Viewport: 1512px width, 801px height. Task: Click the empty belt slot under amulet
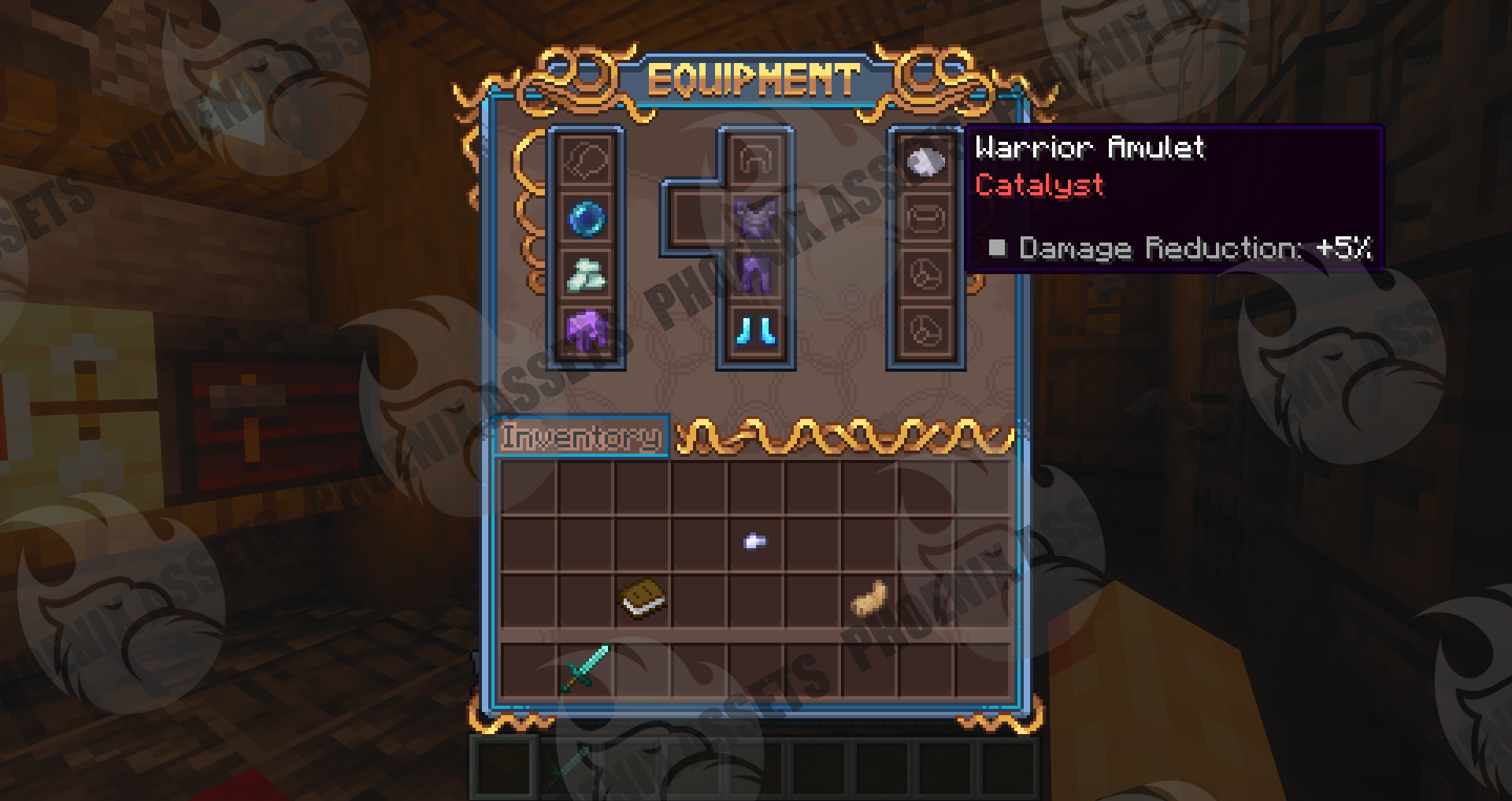(x=925, y=217)
